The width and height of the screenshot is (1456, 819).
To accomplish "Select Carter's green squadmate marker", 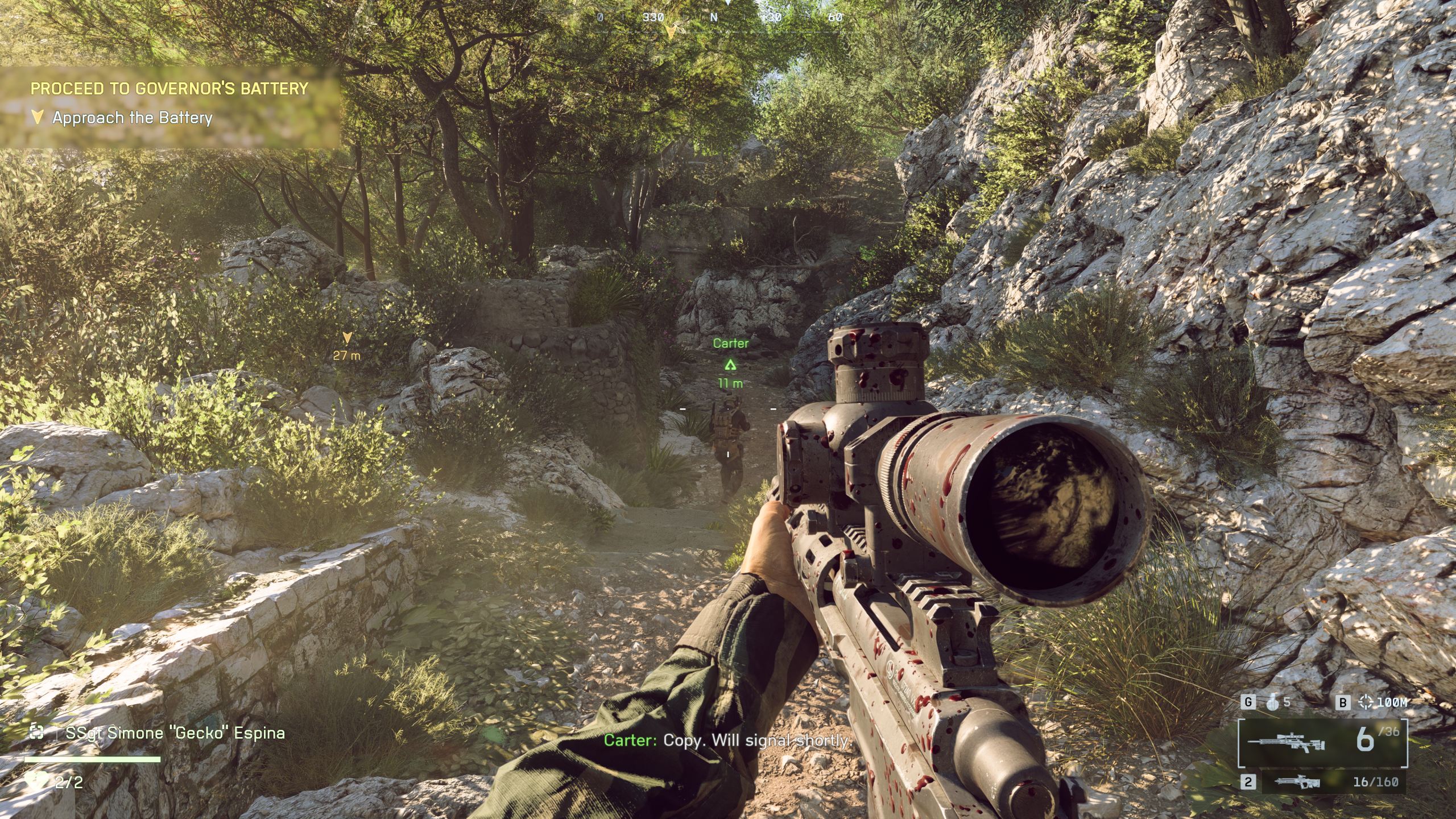I will [x=730, y=365].
